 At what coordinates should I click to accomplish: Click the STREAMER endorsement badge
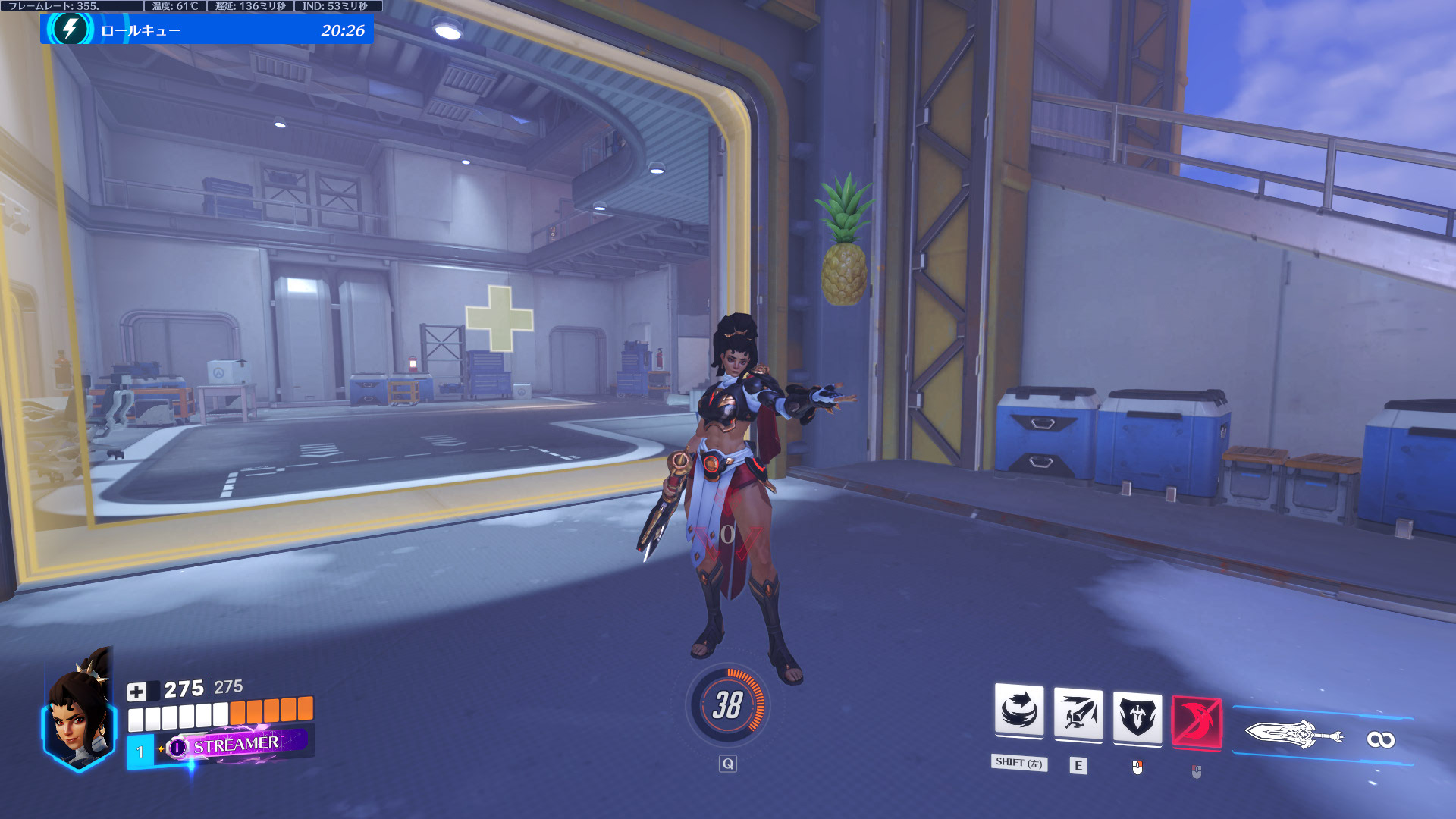(237, 745)
